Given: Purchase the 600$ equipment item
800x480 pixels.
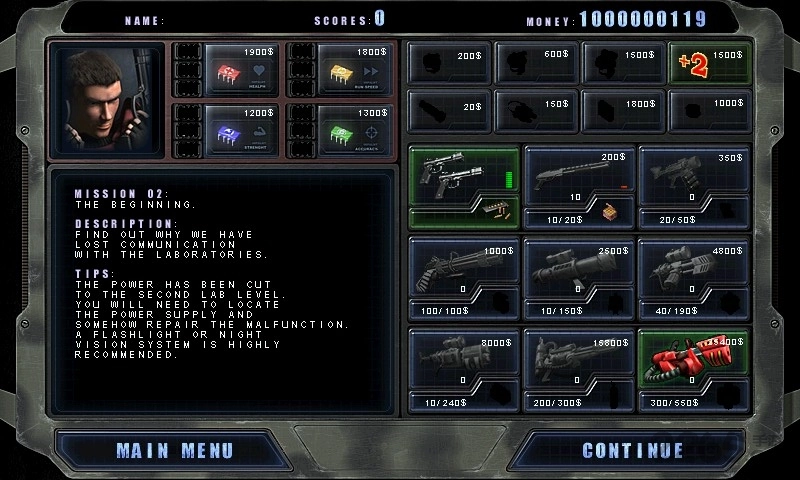Looking at the screenshot, I should tap(536, 62).
